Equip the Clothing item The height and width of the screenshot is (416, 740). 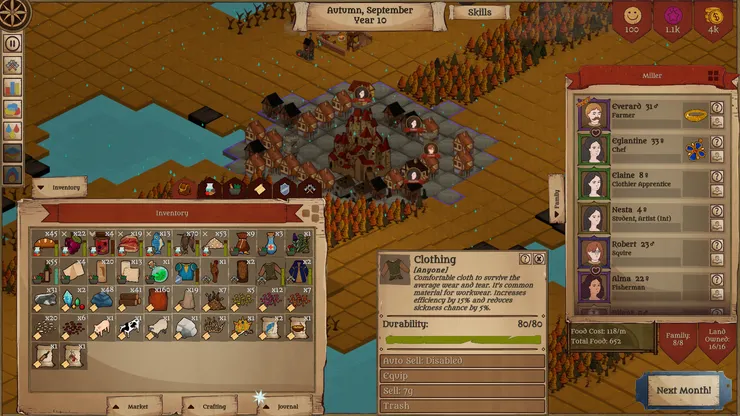click(x=462, y=375)
